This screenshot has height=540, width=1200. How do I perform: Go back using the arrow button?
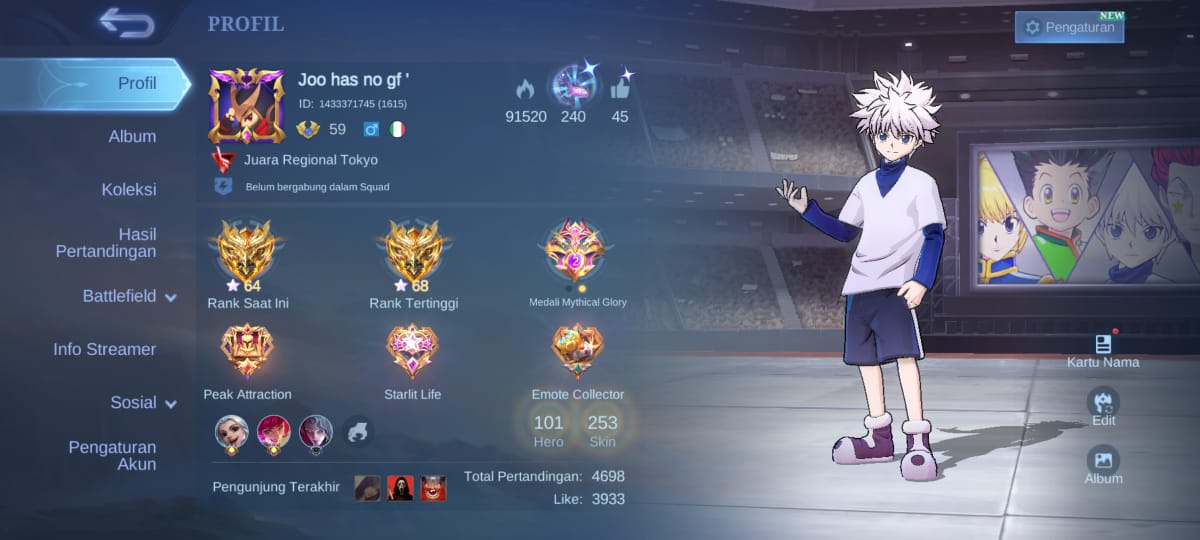coord(126,23)
